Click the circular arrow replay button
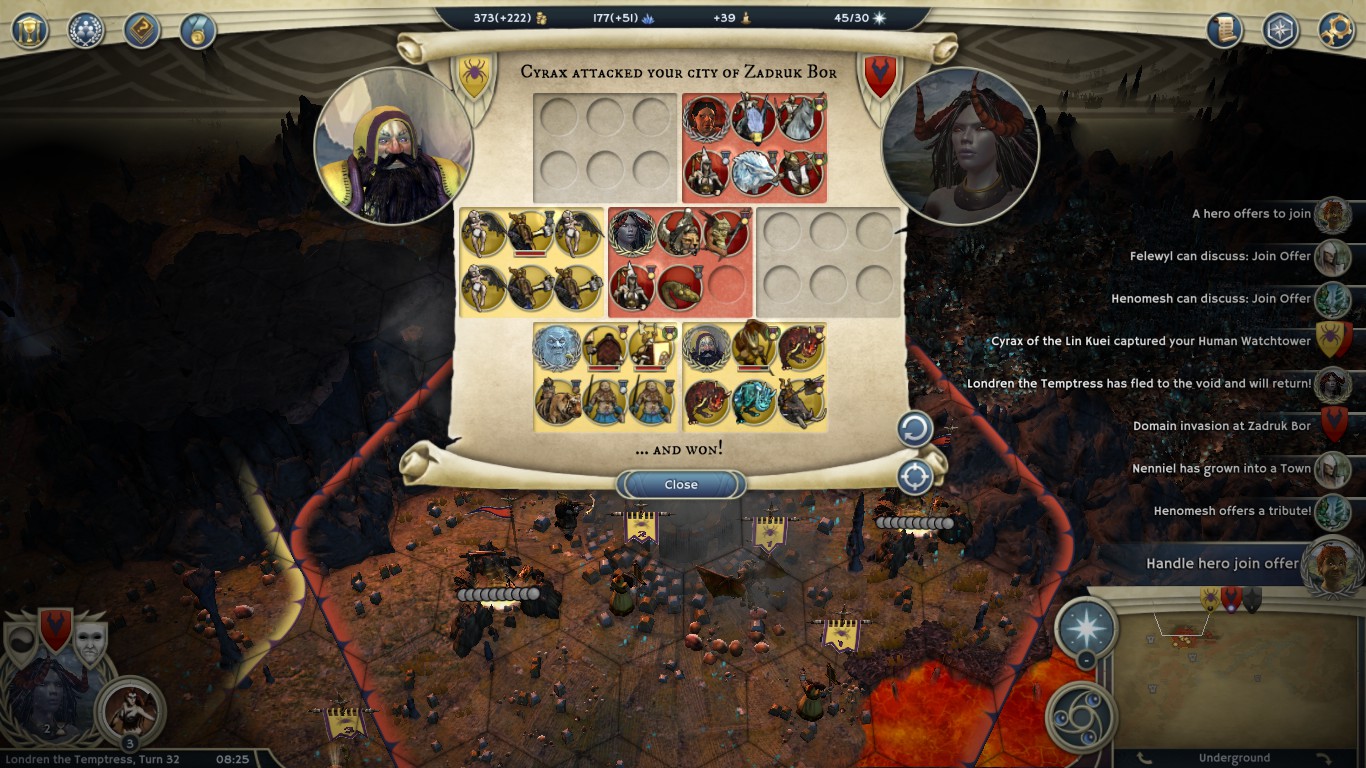Viewport: 1366px width, 768px height. [914, 430]
